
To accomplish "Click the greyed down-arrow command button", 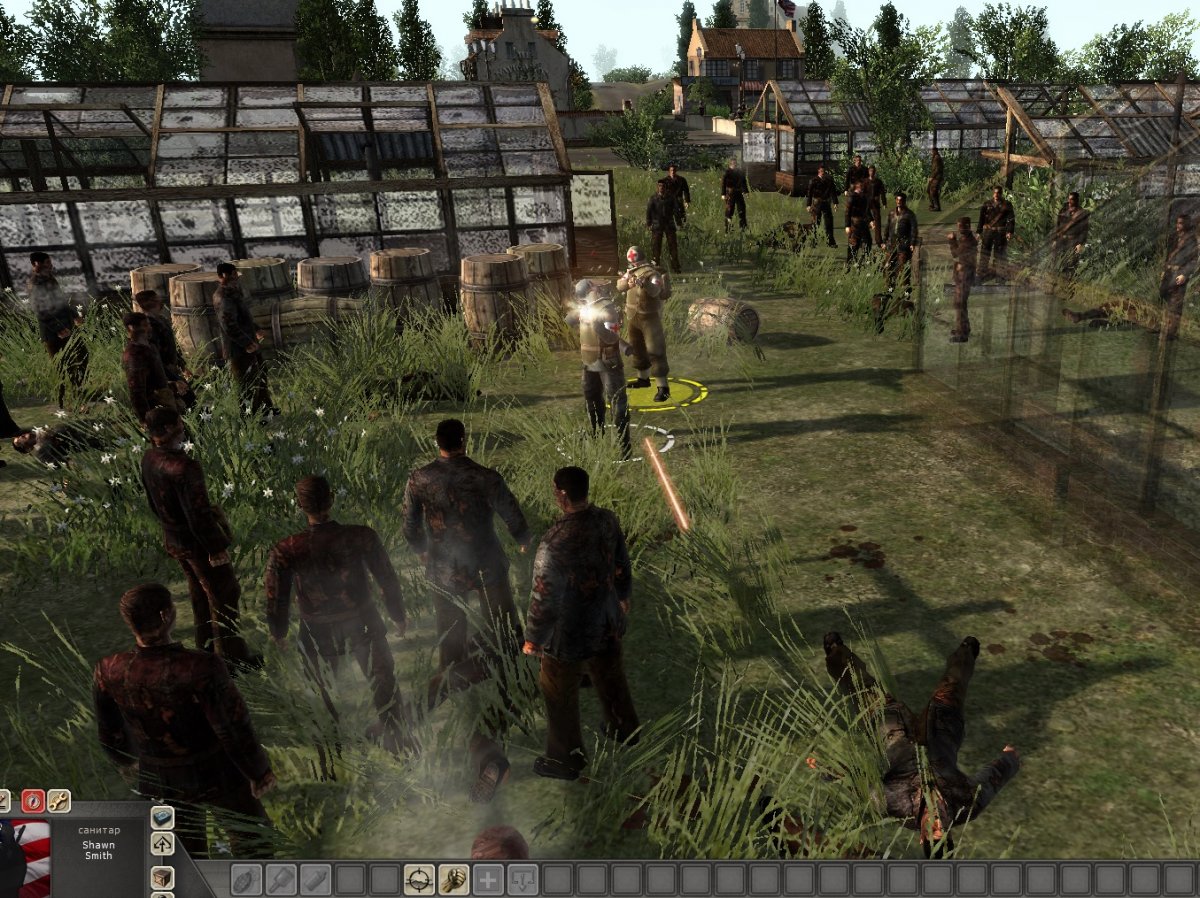I will [x=523, y=879].
